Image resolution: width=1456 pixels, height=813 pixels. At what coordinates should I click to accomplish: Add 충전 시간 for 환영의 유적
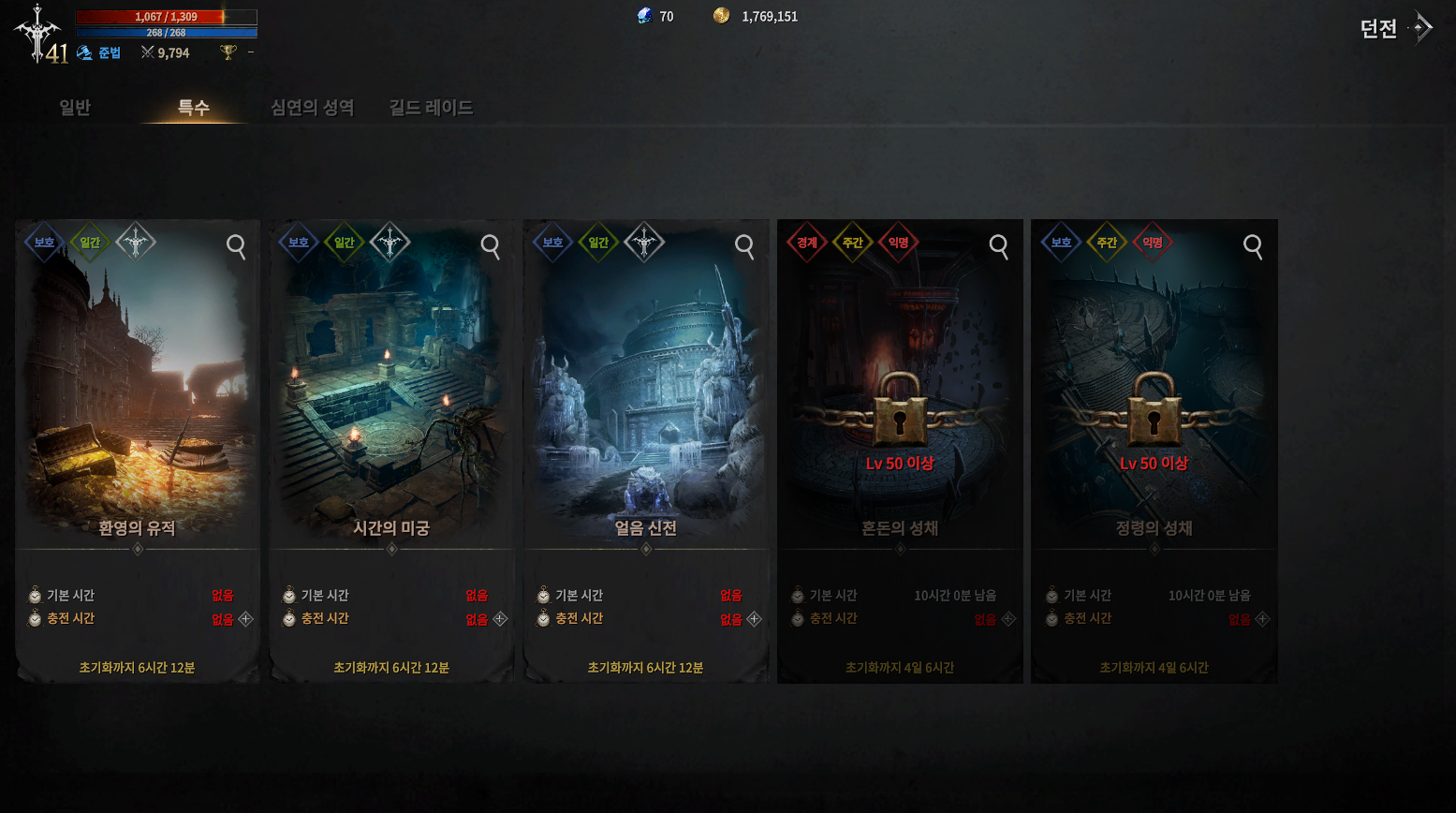click(x=245, y=619)
